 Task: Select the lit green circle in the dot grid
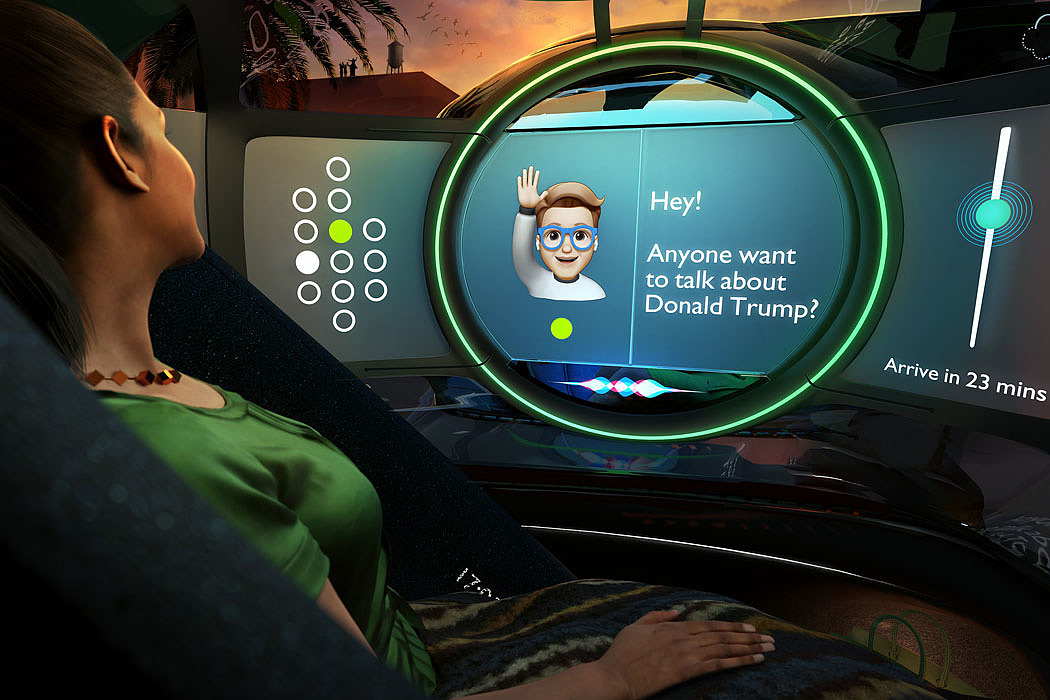click(340, 231)
